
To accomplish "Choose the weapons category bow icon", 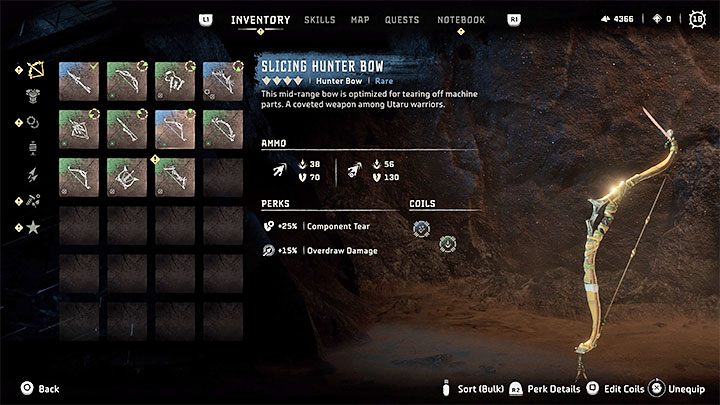I will (33, 71).
